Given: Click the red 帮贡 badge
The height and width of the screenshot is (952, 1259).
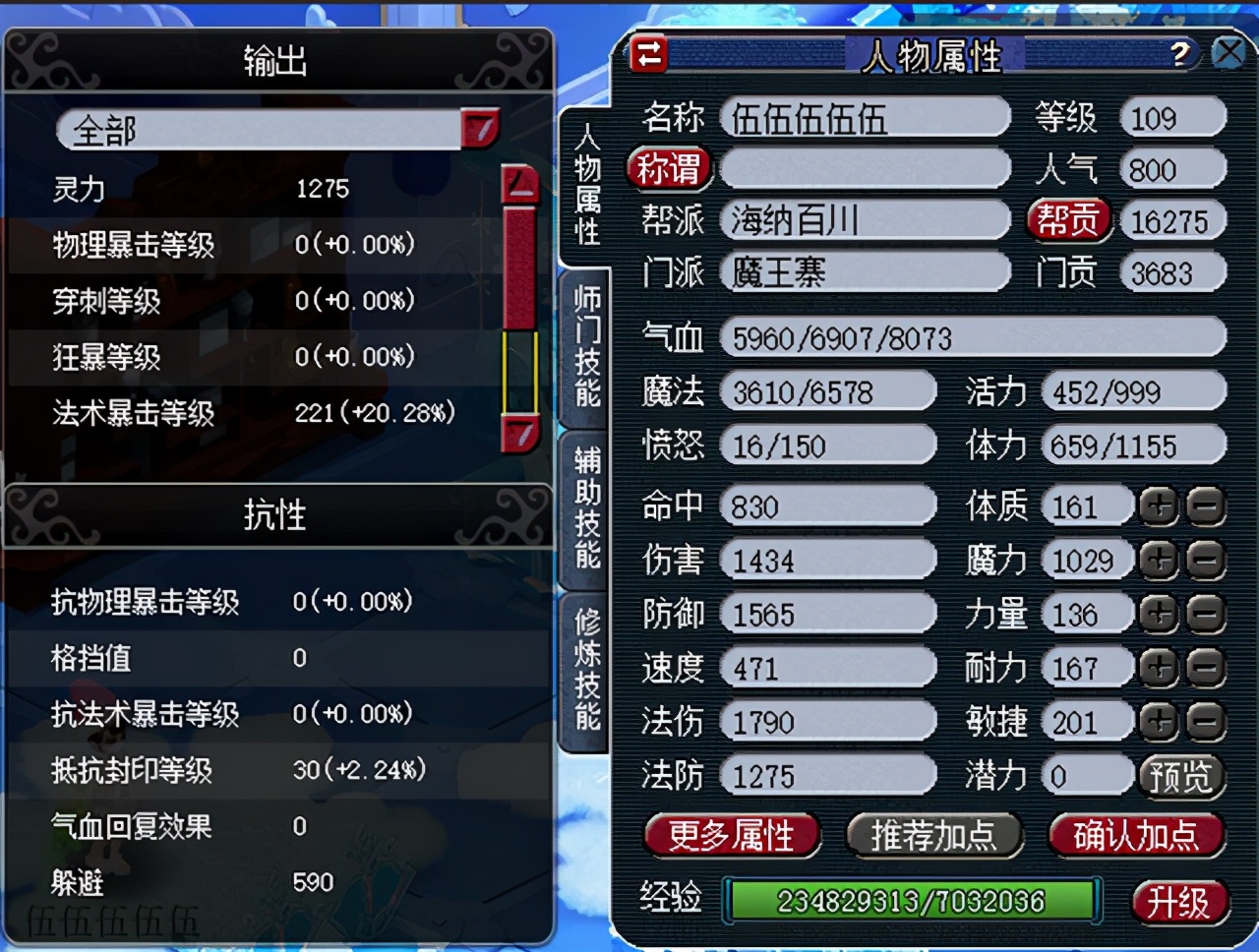Looking at the screenshot, I should (1069, 220).
